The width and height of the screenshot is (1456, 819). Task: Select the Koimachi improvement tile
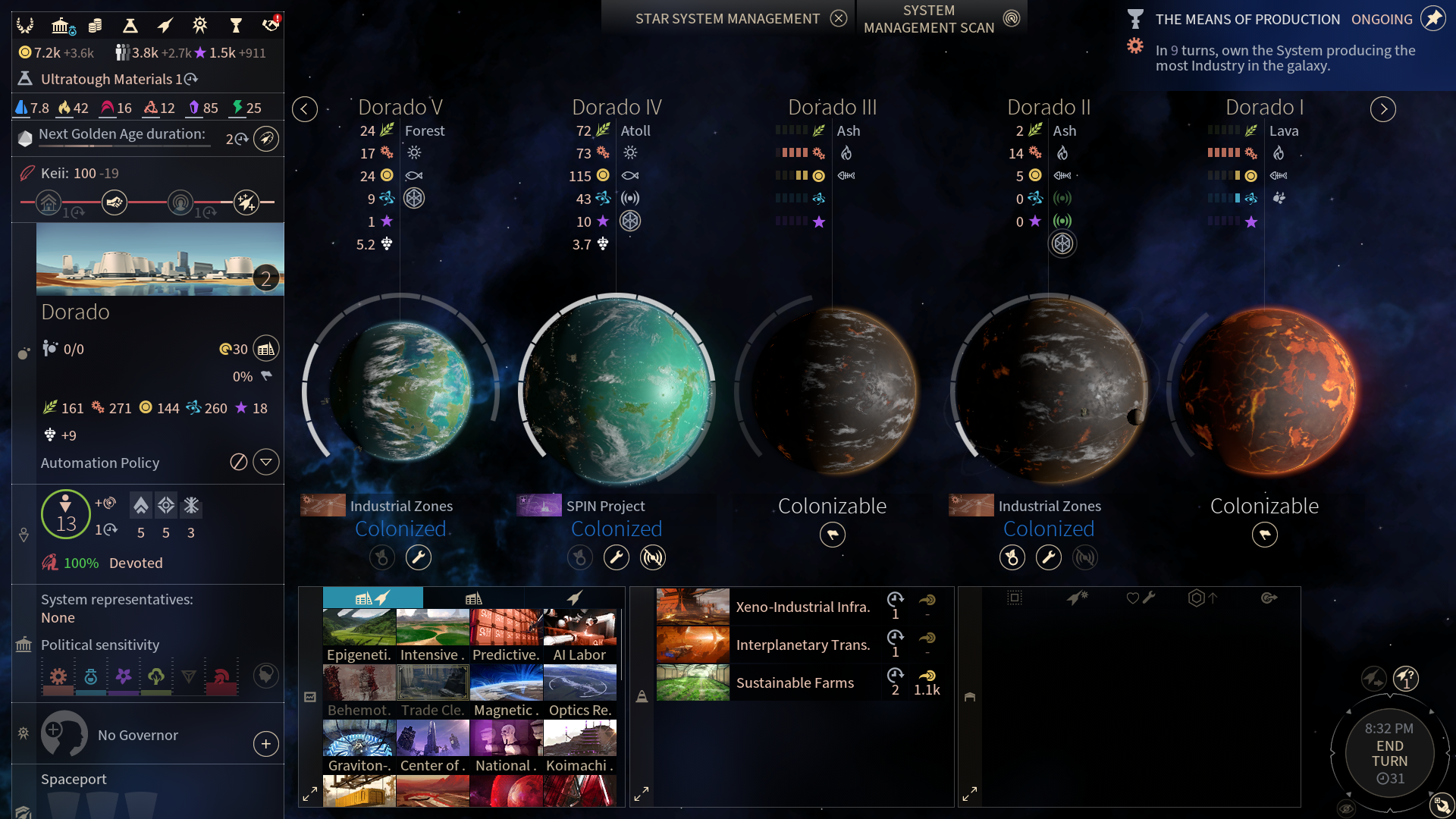coord(579,746)
